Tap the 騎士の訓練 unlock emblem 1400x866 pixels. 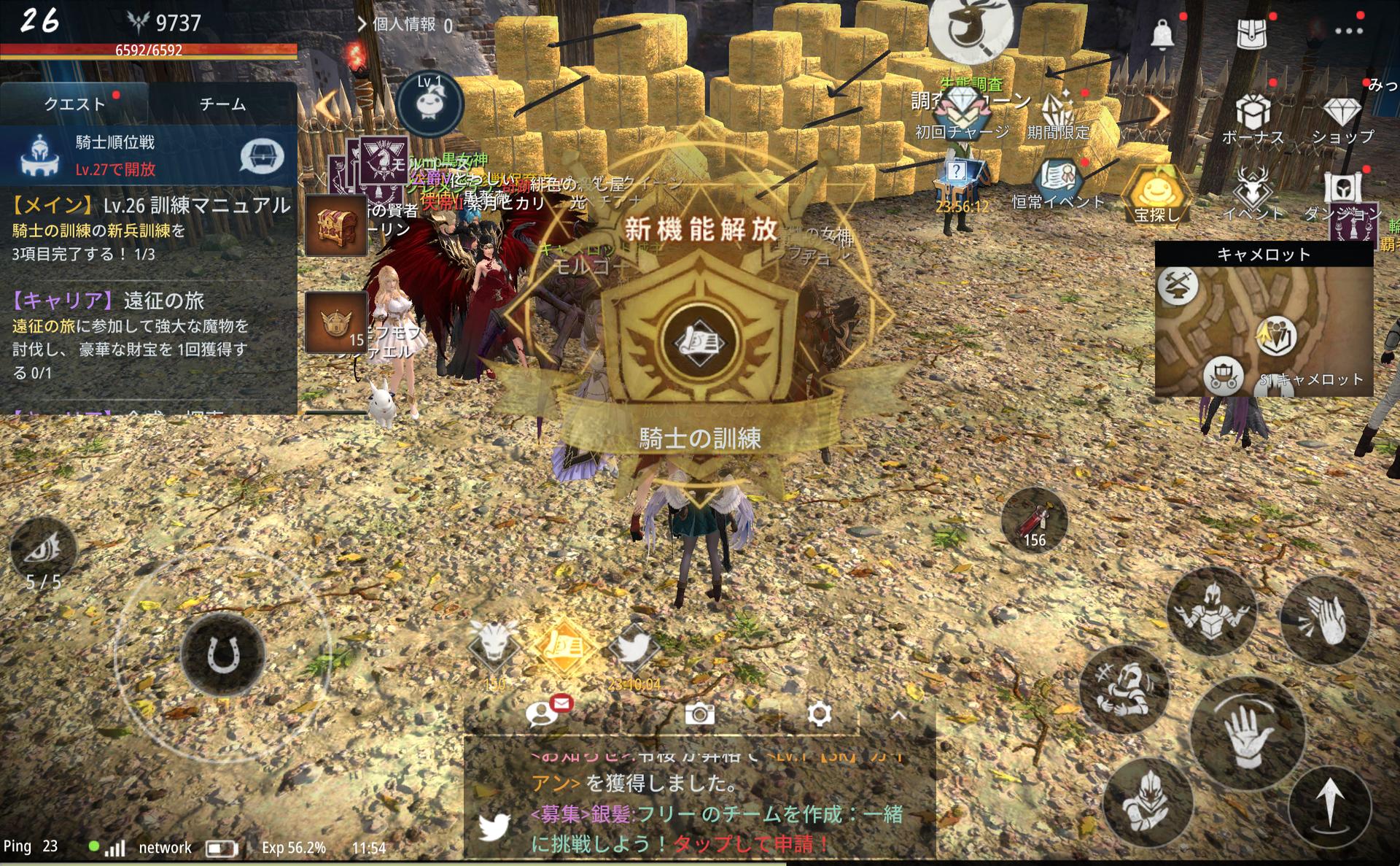[x=699, y=343]
